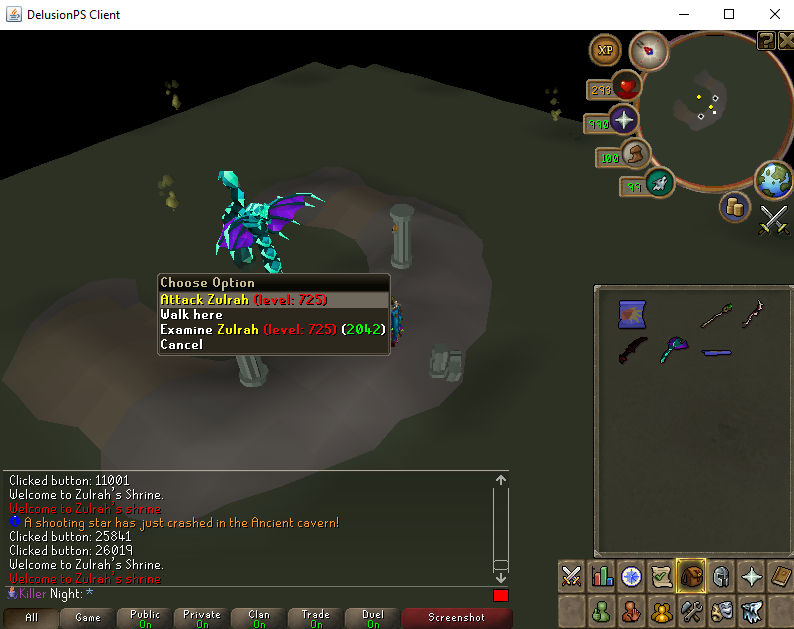794x629 pixels.
Task: Select Walk here in the context menu
Action: [191, 314]
